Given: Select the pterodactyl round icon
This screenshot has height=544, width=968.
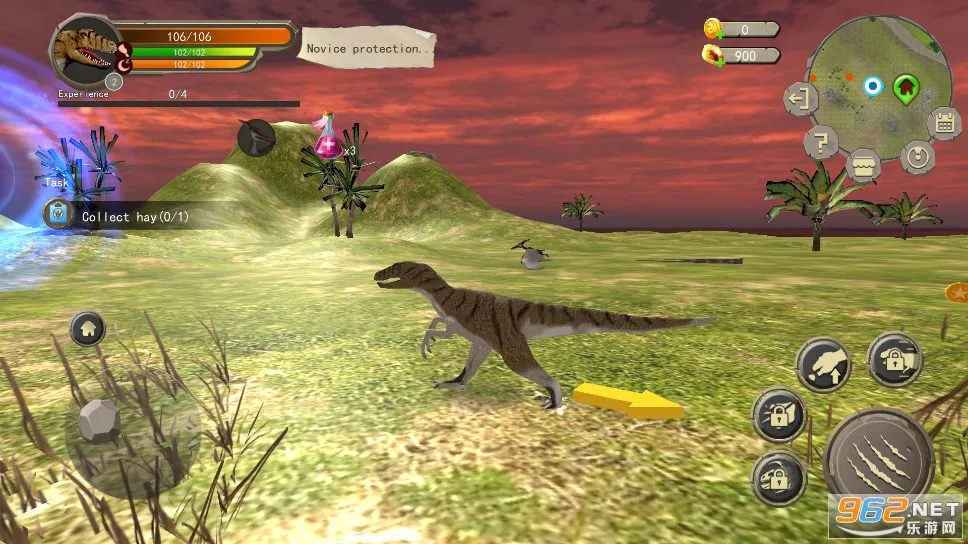Looking at the screenshot, I should 257,139.
